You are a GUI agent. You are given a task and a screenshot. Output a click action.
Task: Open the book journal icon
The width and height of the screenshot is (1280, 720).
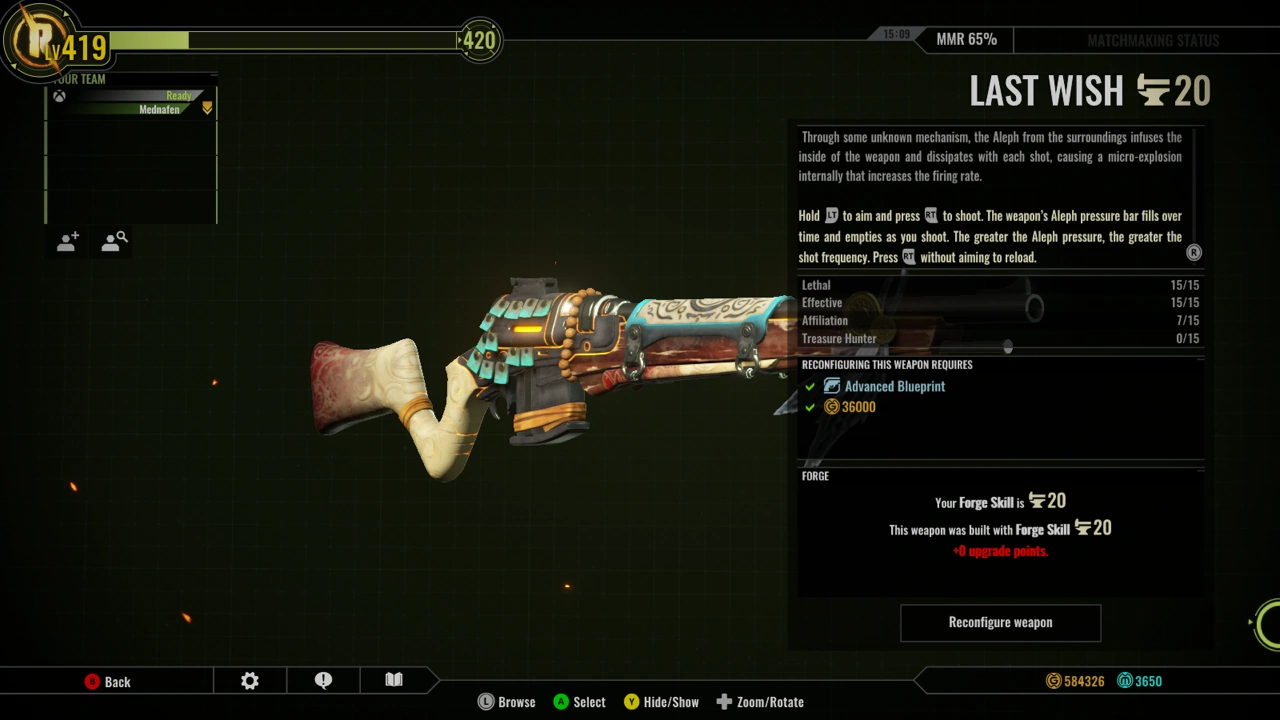pyautogui.click(x=394, y=681)
